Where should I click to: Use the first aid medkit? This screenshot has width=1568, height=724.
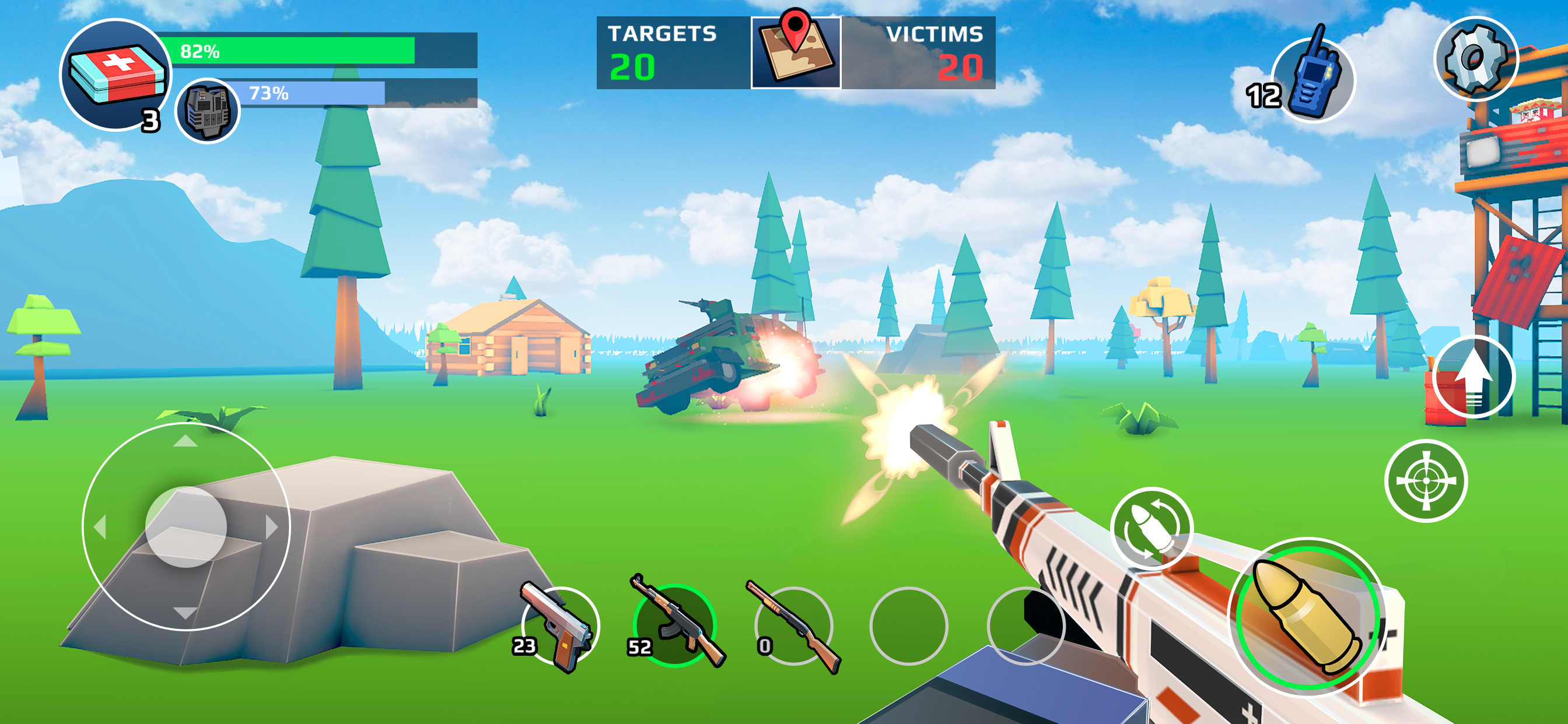[116, 75]
